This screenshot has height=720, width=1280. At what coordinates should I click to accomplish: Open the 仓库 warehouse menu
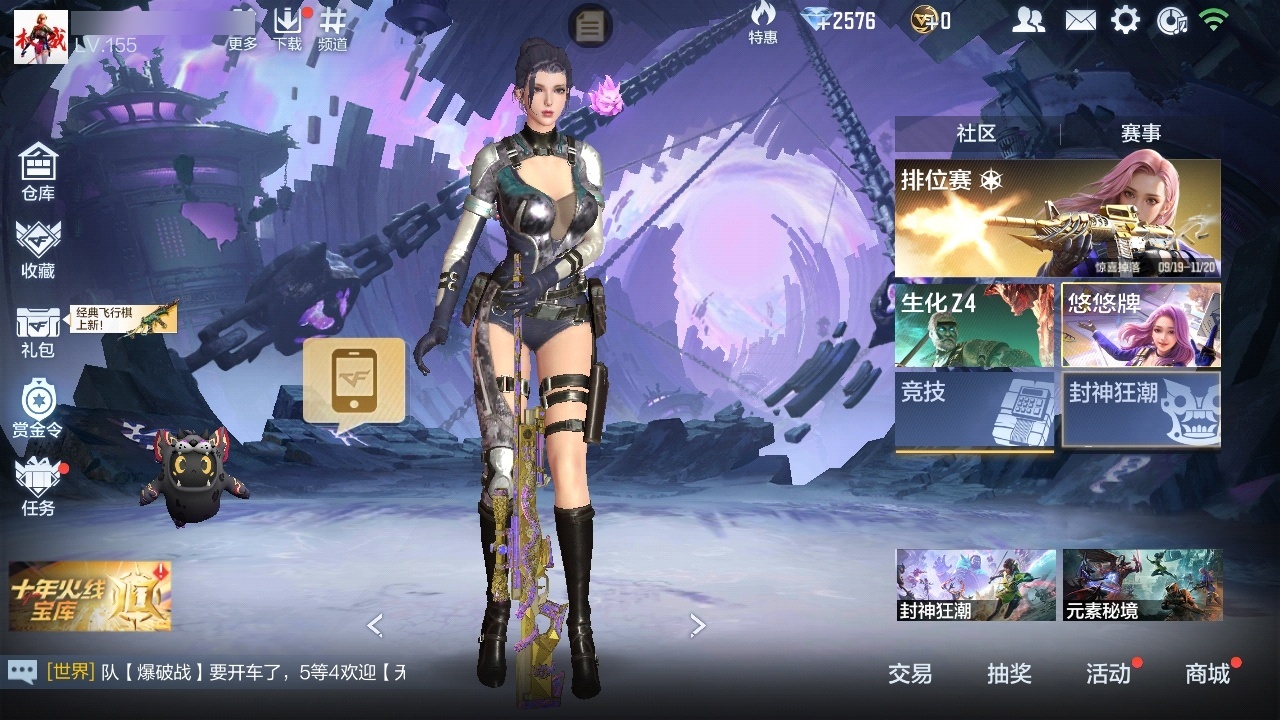click(38, 172)
